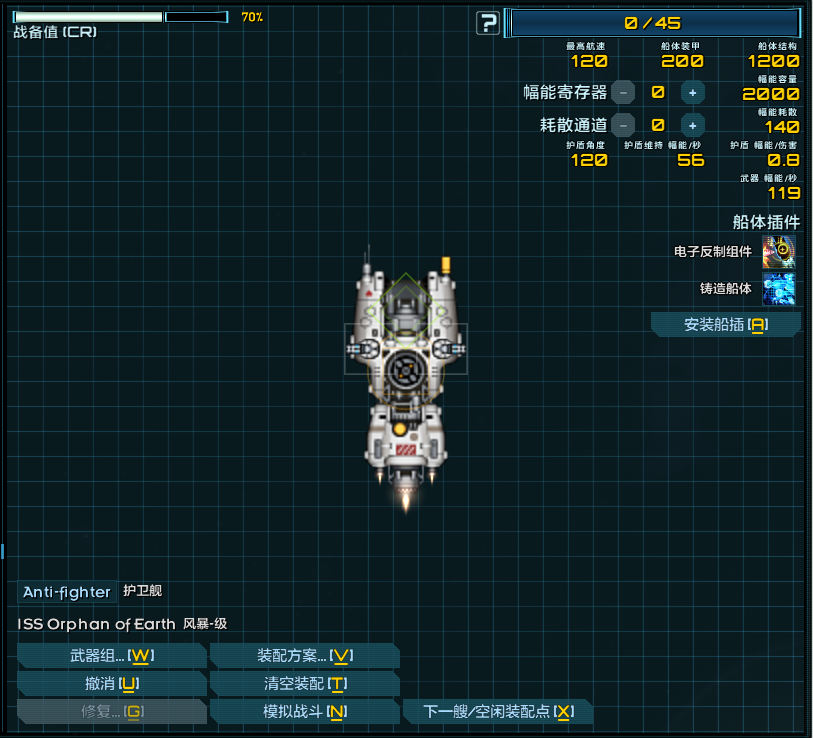Click the Anti-fighter variant name label

(x=67, y=592)
